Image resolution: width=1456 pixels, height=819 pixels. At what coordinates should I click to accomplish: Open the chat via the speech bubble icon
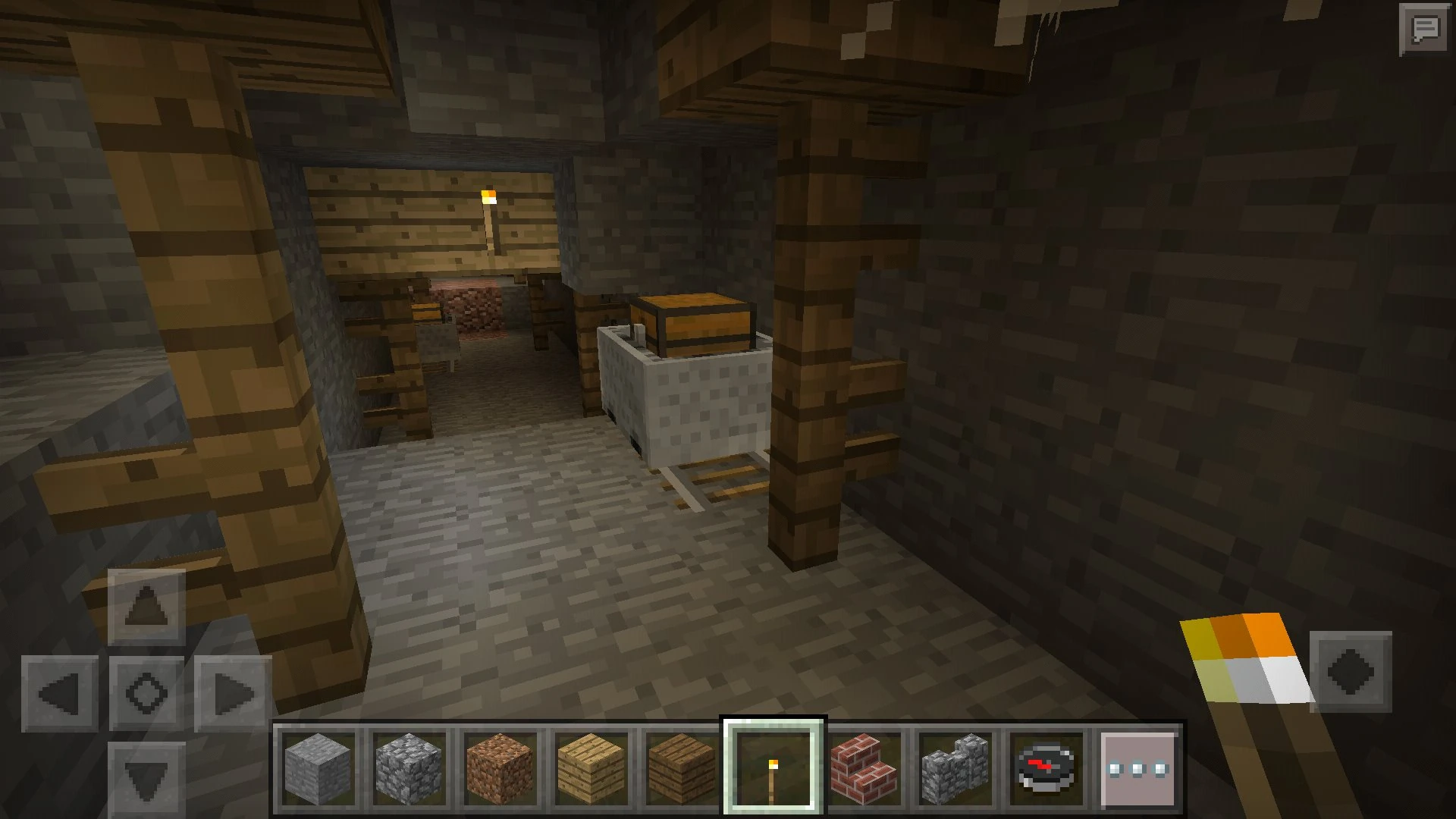point(1425,30)
